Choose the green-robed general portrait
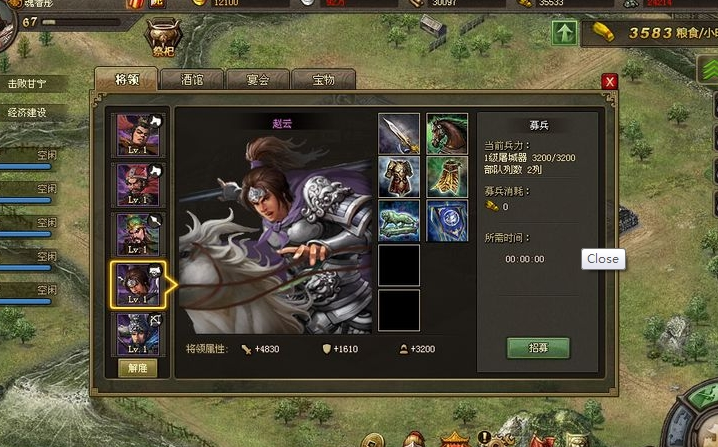 coord(138,234)
